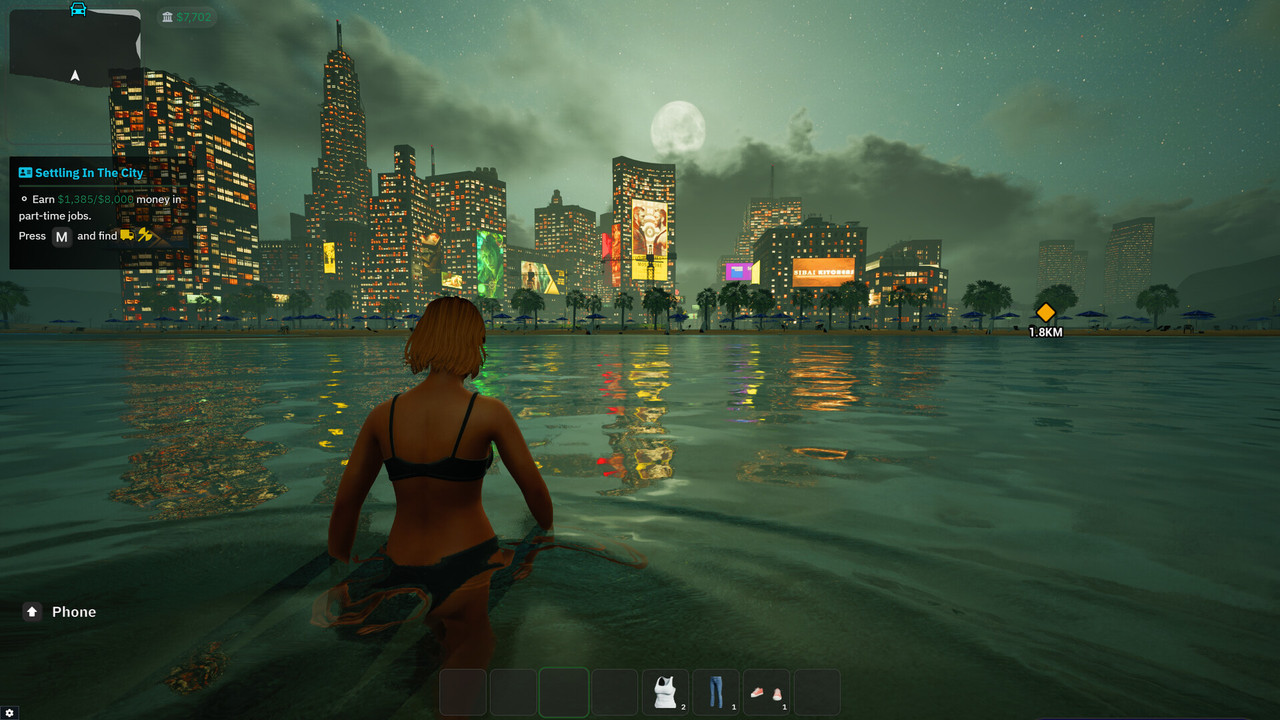1280x720 pixels.
Task: Click the settings gear icon
Action: coord(10,712)
